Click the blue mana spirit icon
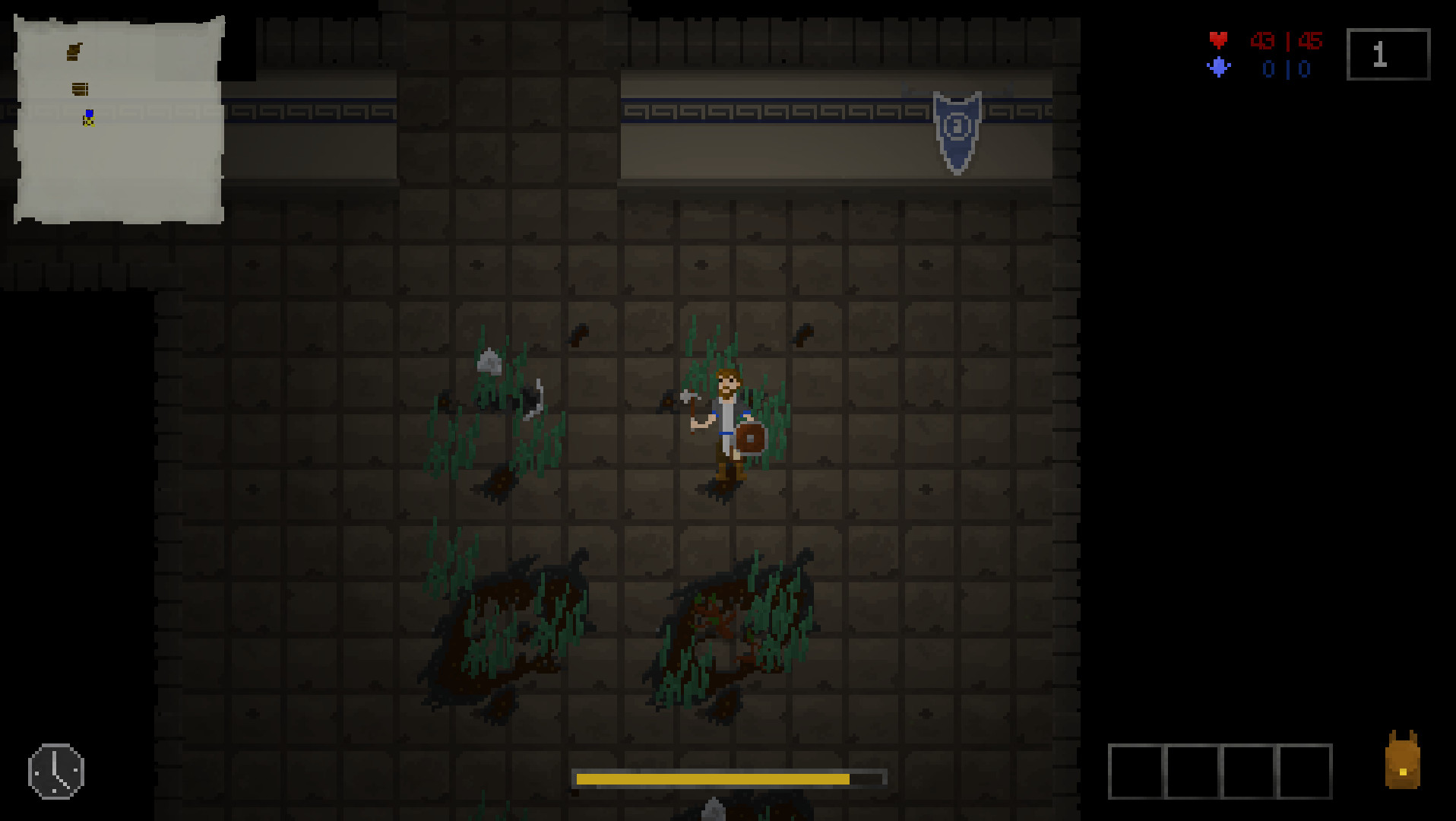 [x=1220, y=68]
